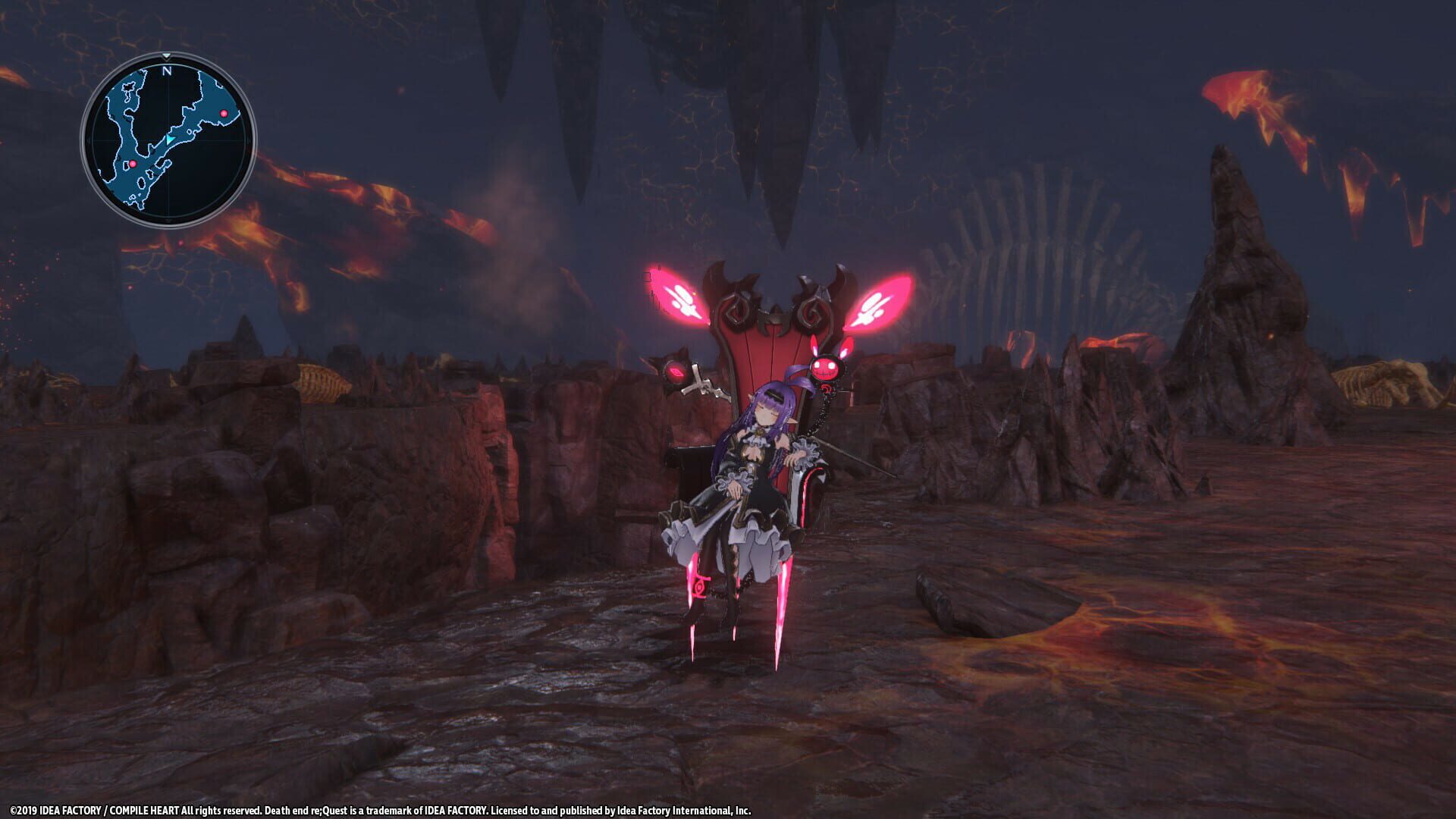The width and height of the screenshot is (1456, 819).
Task: Select the red quest dot on the minimap's southwest landmass
Action: pos(133,163)
